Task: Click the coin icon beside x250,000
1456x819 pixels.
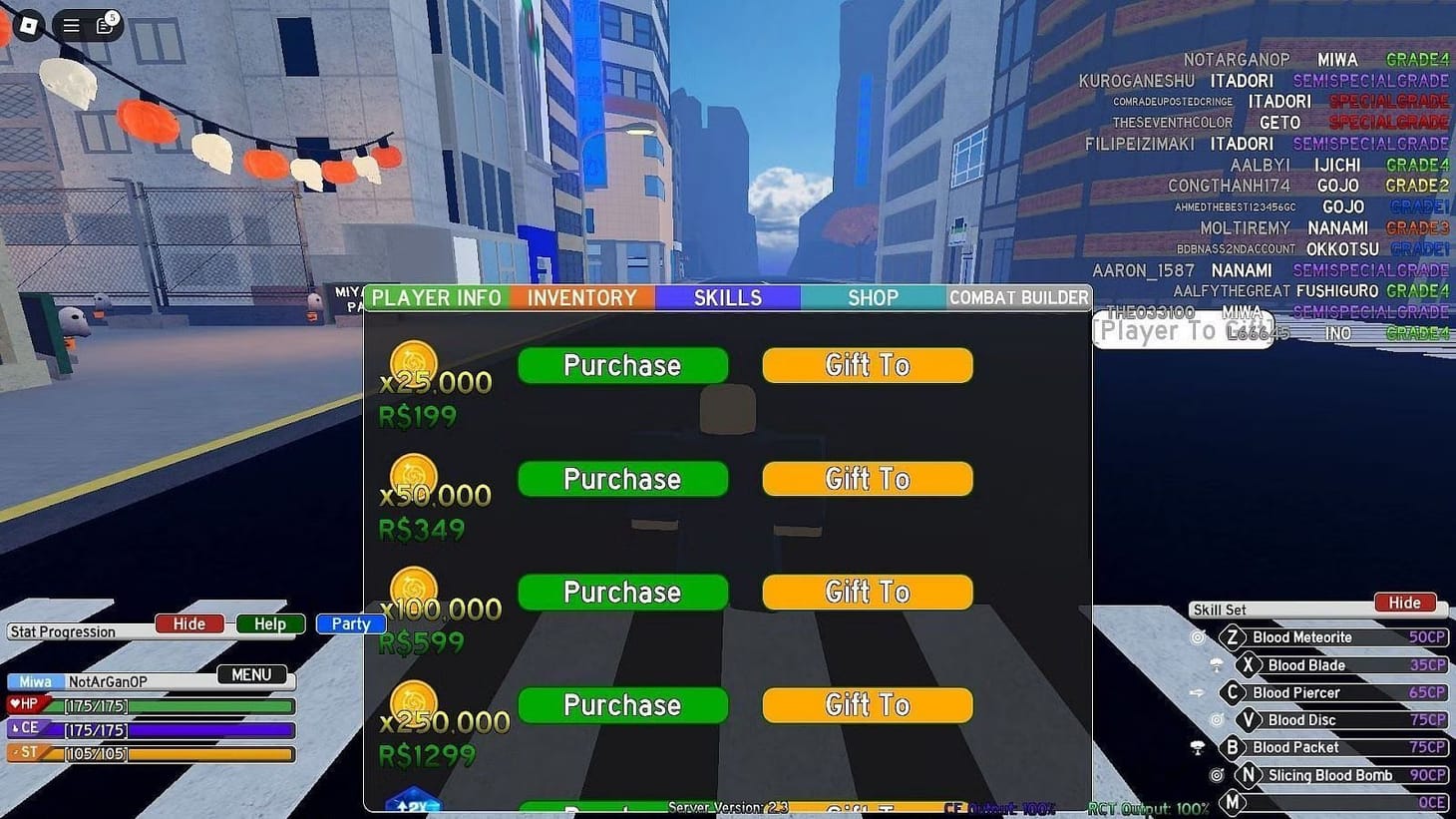Action: pos(415,701)
